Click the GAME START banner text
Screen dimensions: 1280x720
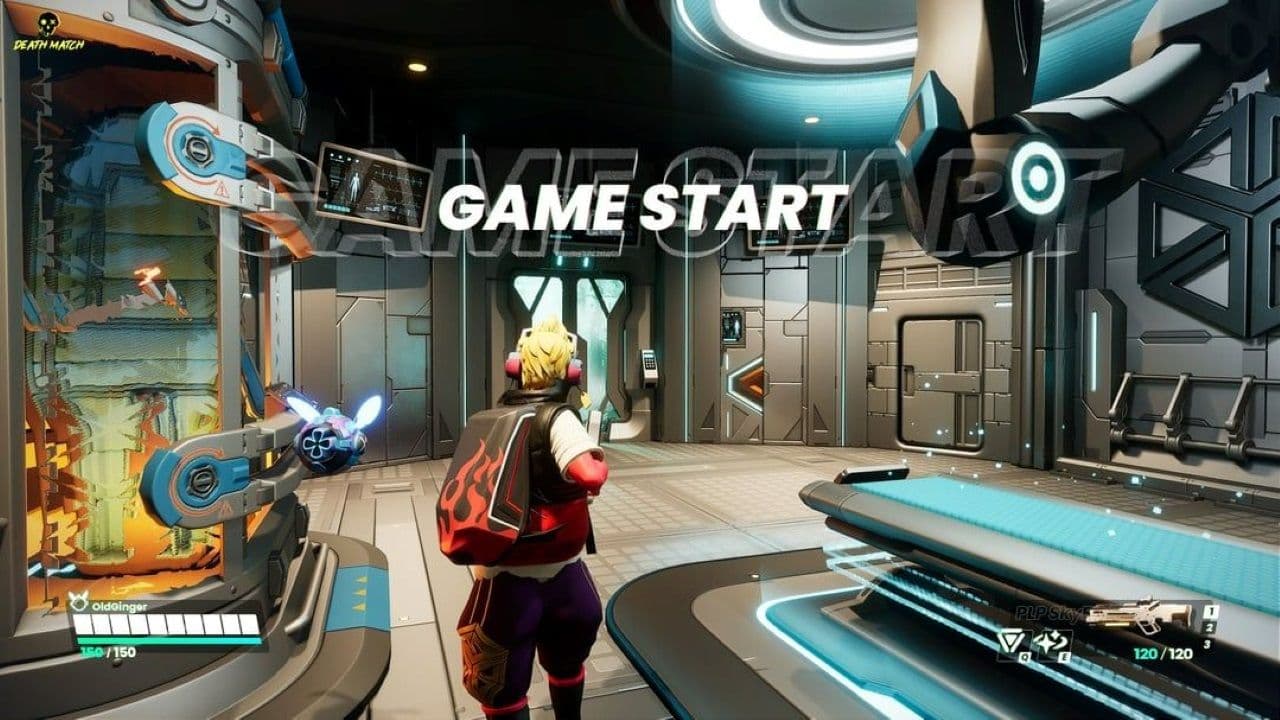640,205
